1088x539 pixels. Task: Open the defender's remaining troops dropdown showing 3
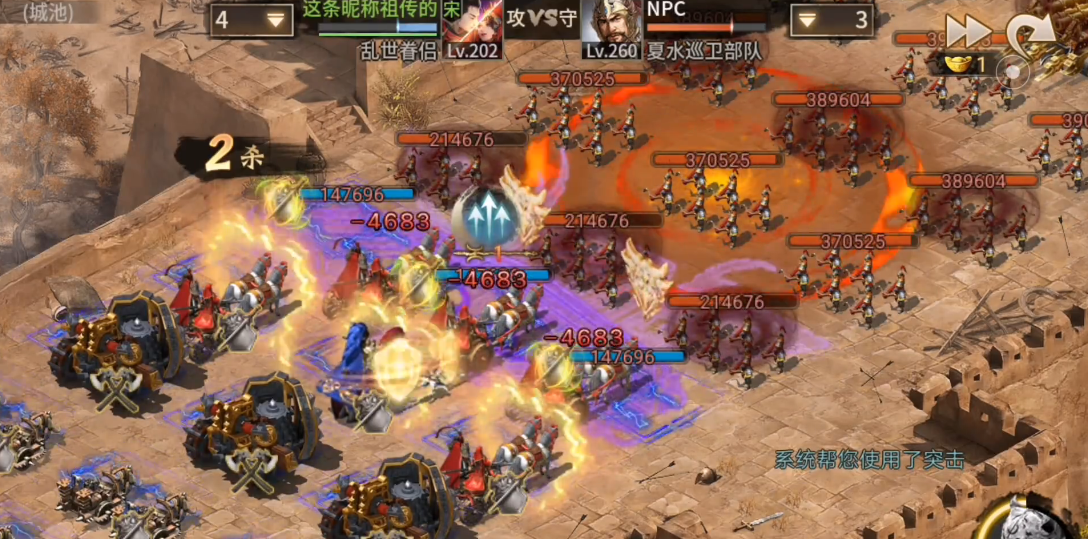point(831,20)
